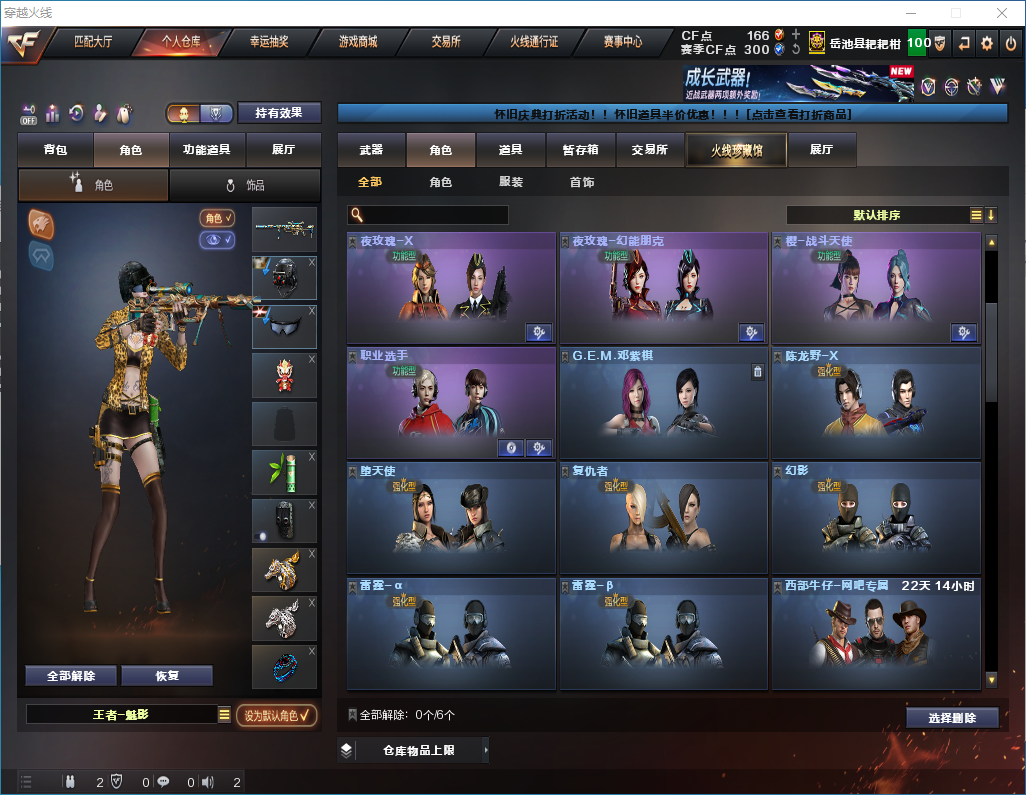Go to the 交易所 top navigation tab

pos(446,42)
